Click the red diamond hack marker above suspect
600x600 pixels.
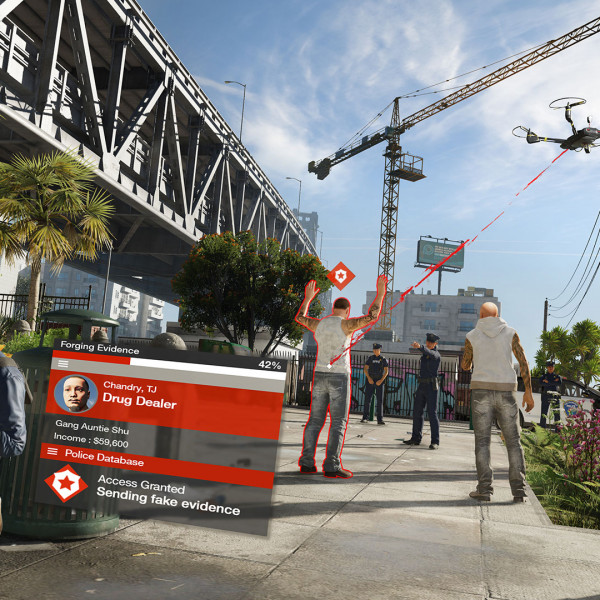[341, 275]
